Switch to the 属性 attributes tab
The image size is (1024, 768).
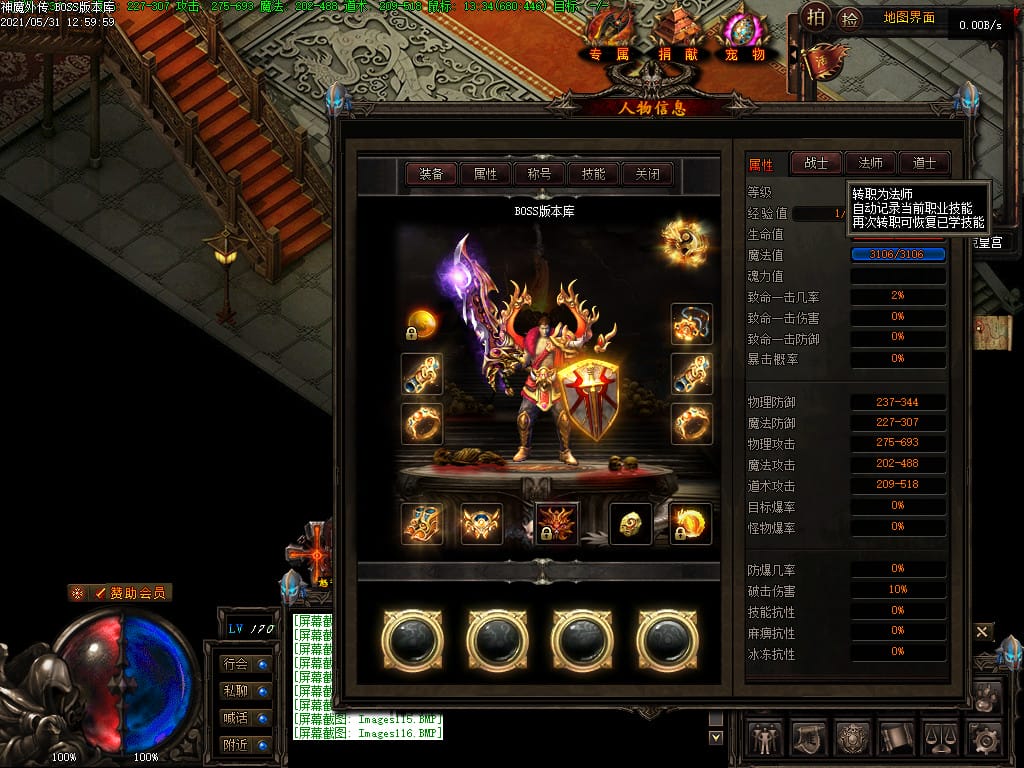[x=486, y=174]
